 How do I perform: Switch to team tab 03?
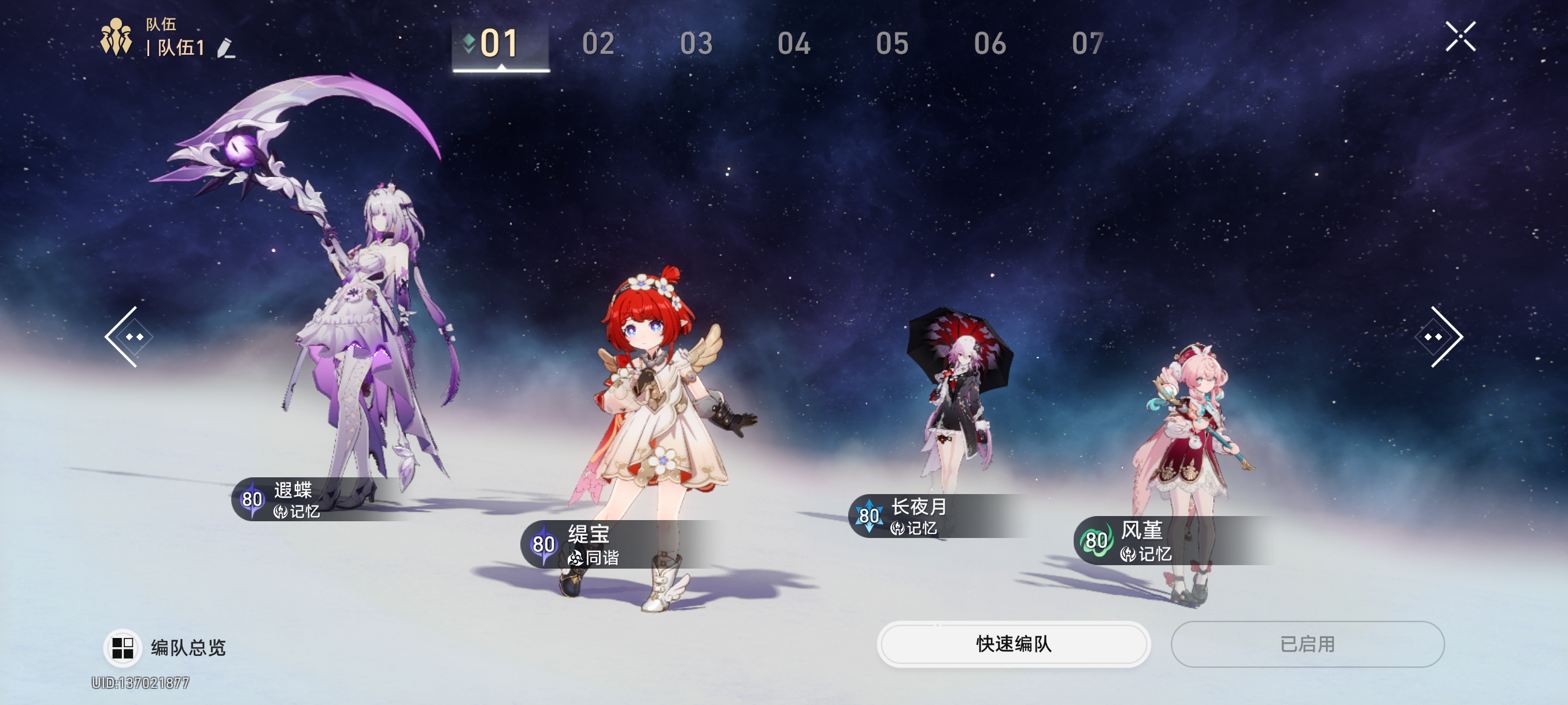click(x=696, y=44)
